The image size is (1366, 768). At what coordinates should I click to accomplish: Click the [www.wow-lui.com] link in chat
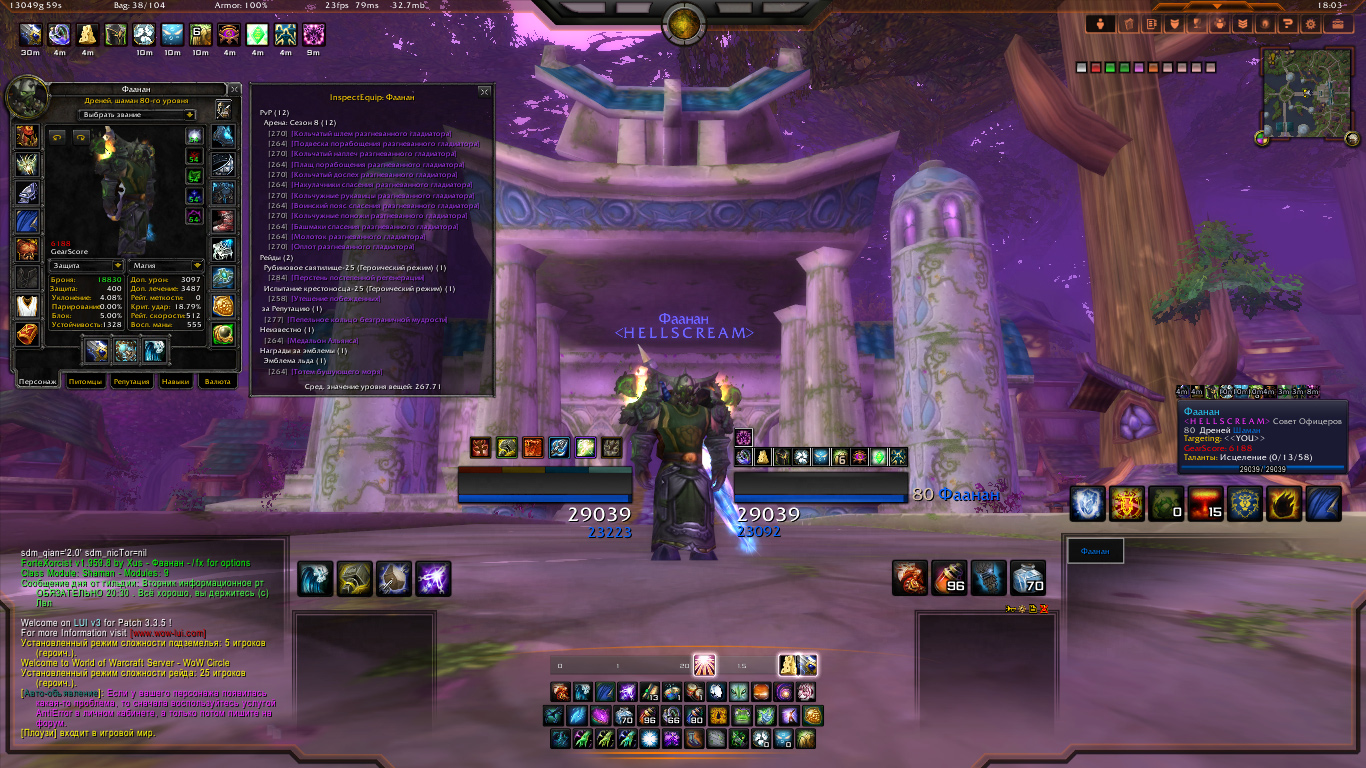point(168,633)
